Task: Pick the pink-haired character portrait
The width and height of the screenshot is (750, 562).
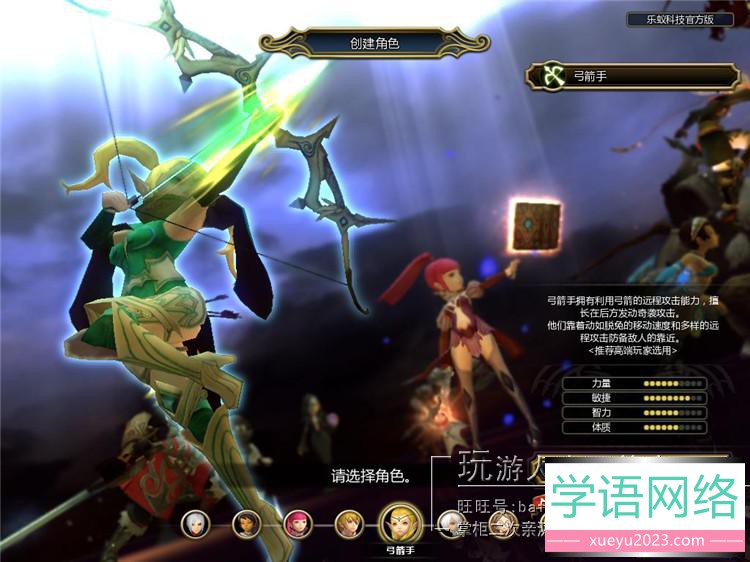Action: 298,522
